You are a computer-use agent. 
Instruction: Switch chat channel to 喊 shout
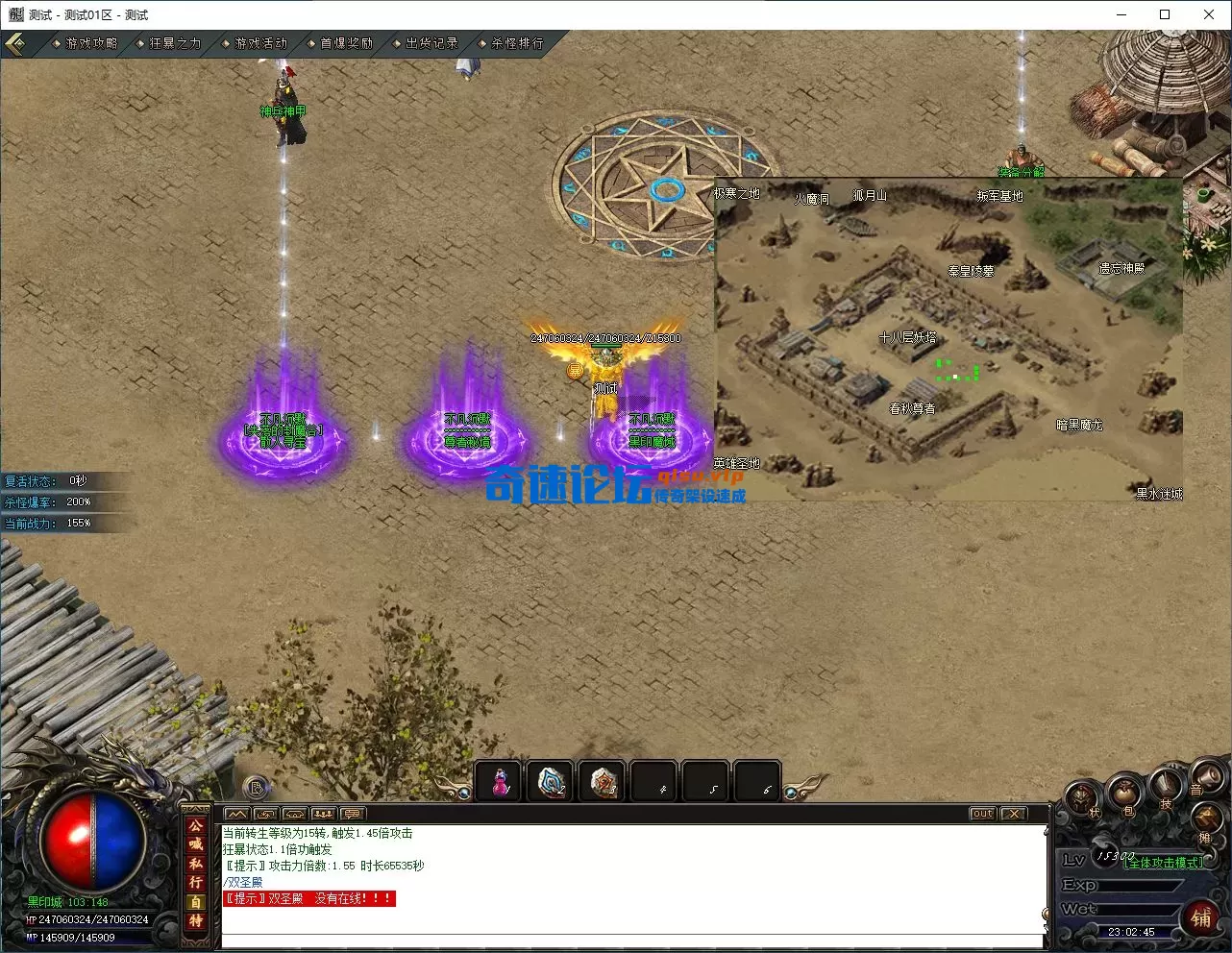[x=196, y=844]
